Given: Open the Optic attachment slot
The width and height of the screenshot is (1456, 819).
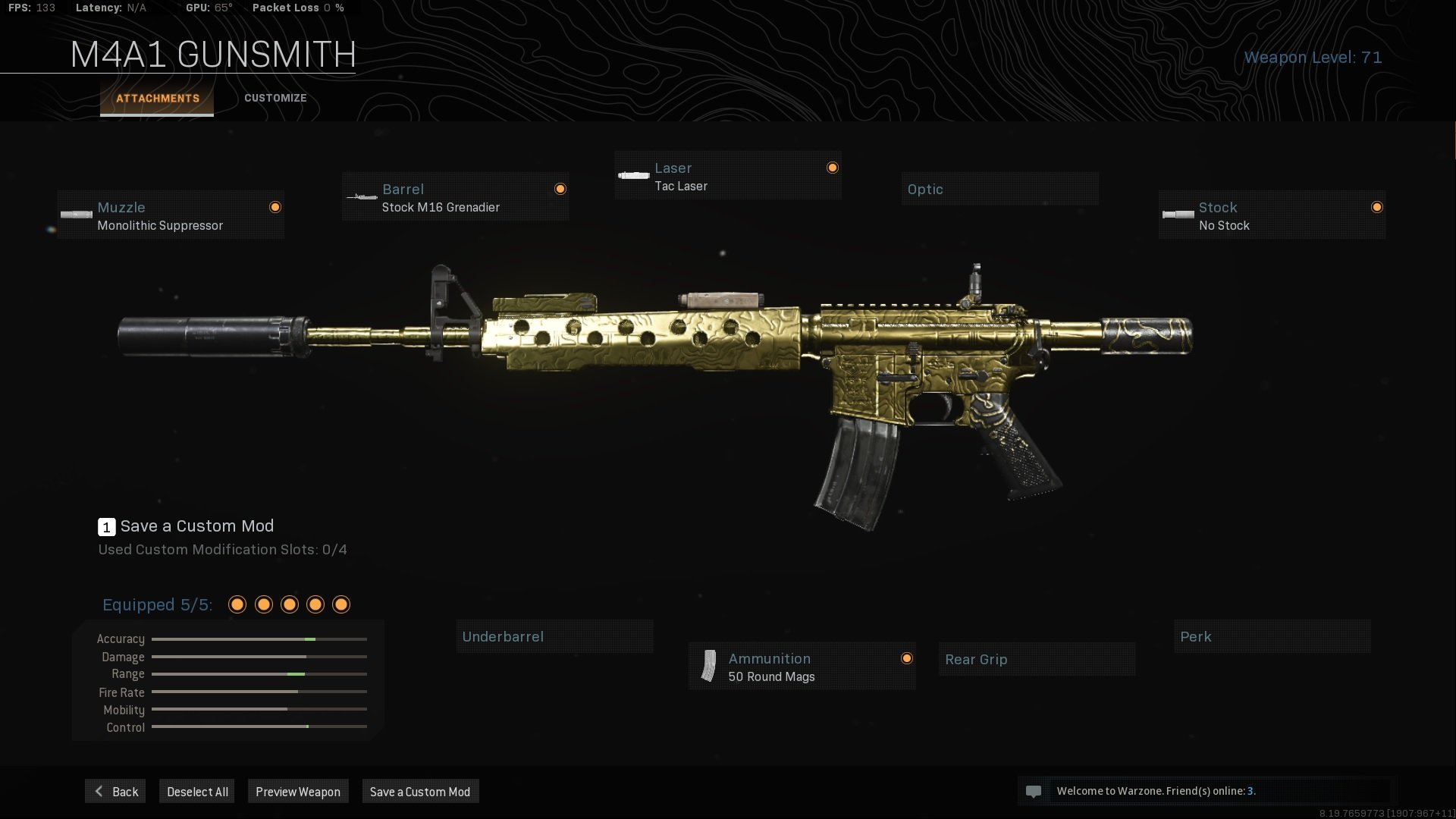Looking at the screenshot, I should 999,189.
